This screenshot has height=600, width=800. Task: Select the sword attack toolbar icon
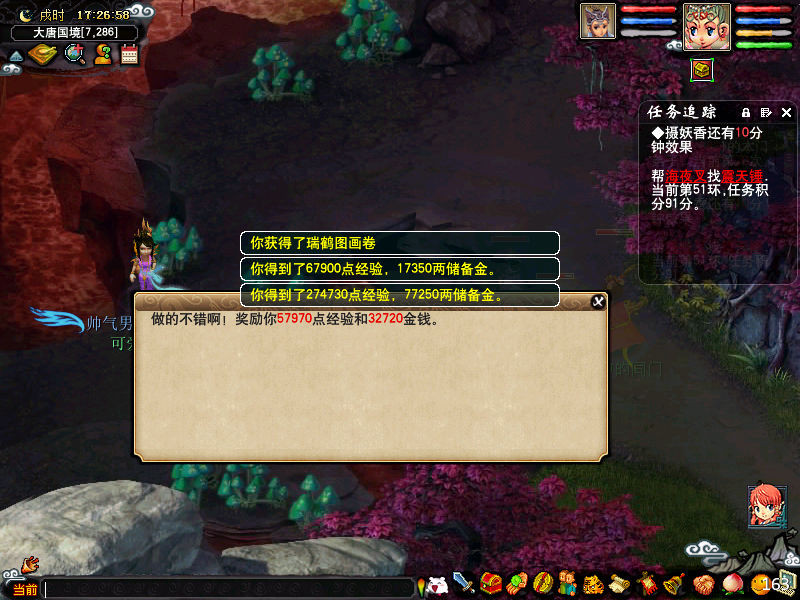tap(463, 582)
